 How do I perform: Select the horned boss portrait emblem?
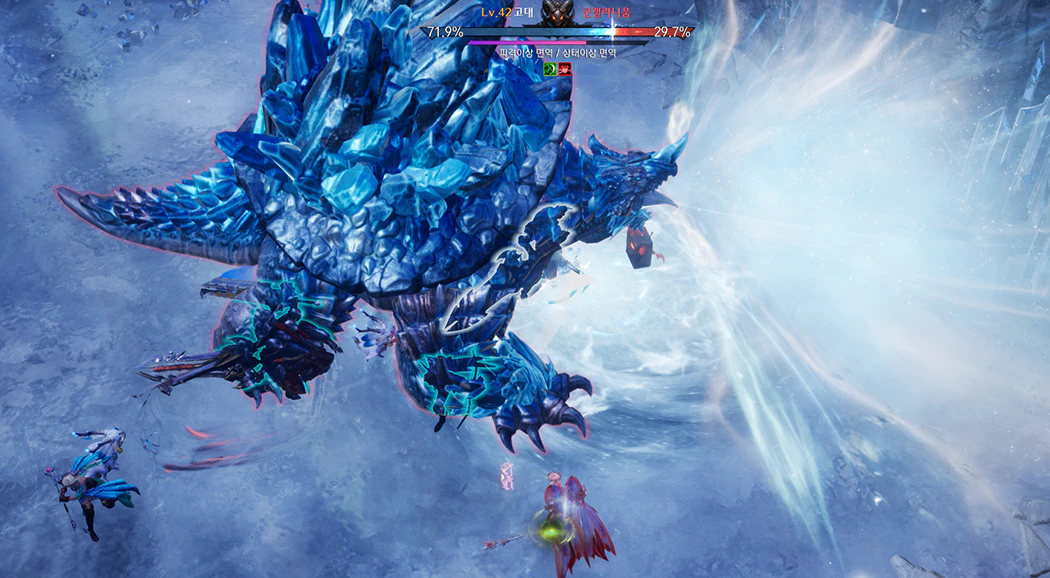[x=559, y=12]
